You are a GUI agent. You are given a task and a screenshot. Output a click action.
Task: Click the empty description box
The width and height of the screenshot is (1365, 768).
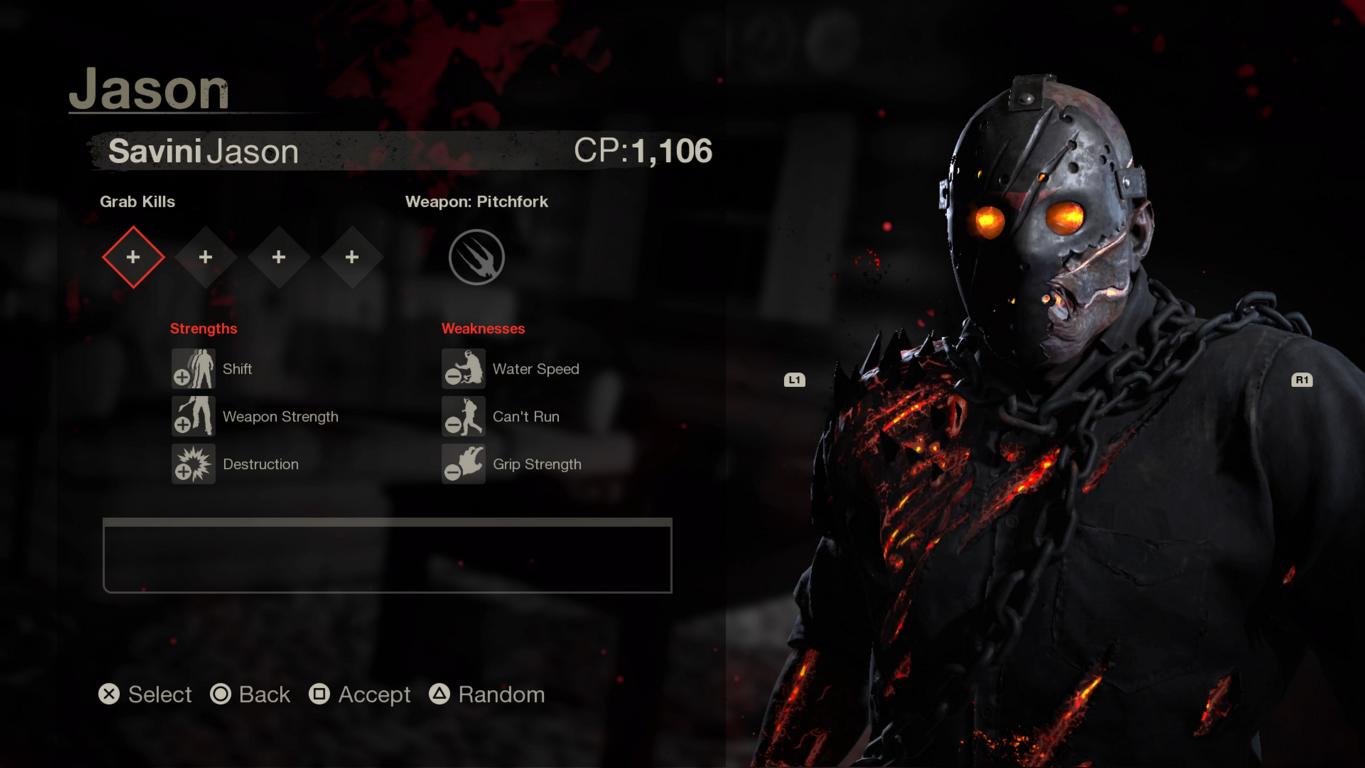387,556
